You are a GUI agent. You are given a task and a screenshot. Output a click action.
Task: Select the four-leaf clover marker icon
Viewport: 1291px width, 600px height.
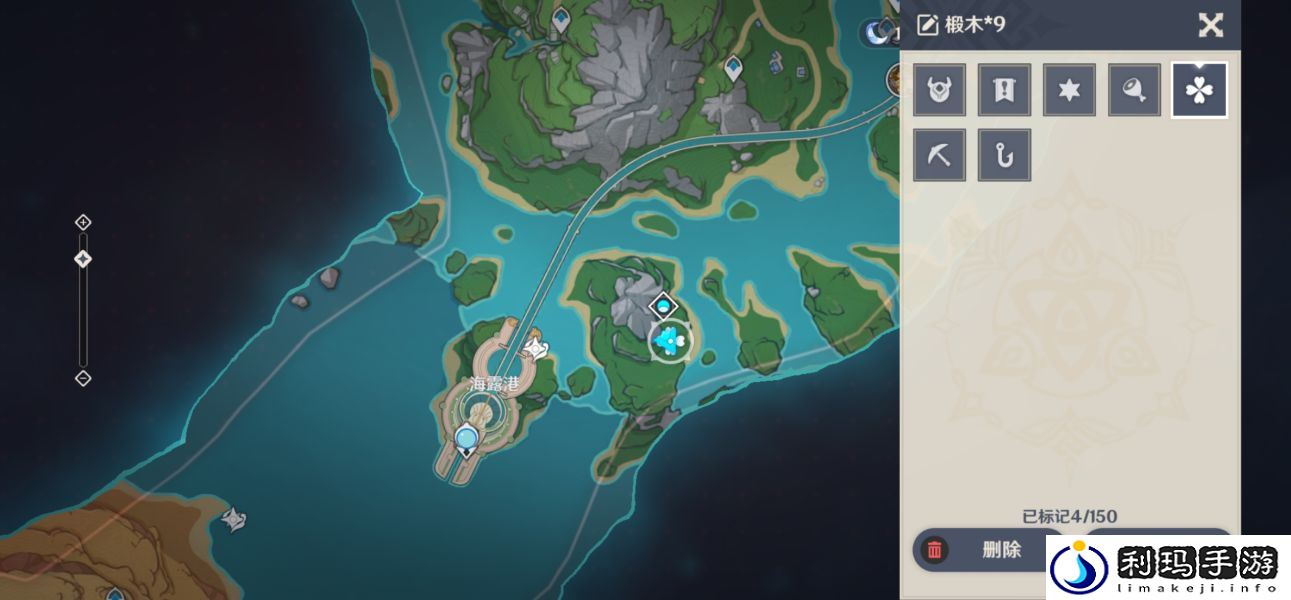coord(1199,90)
